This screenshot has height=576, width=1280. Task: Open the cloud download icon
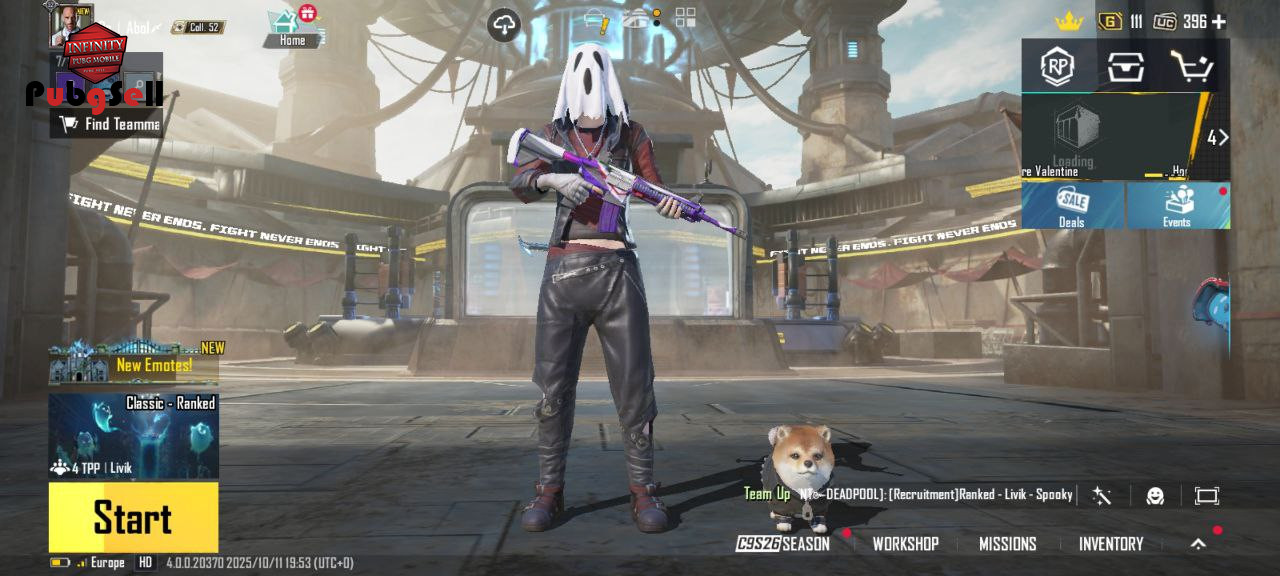pyautogui.click(x=504, y=25)
